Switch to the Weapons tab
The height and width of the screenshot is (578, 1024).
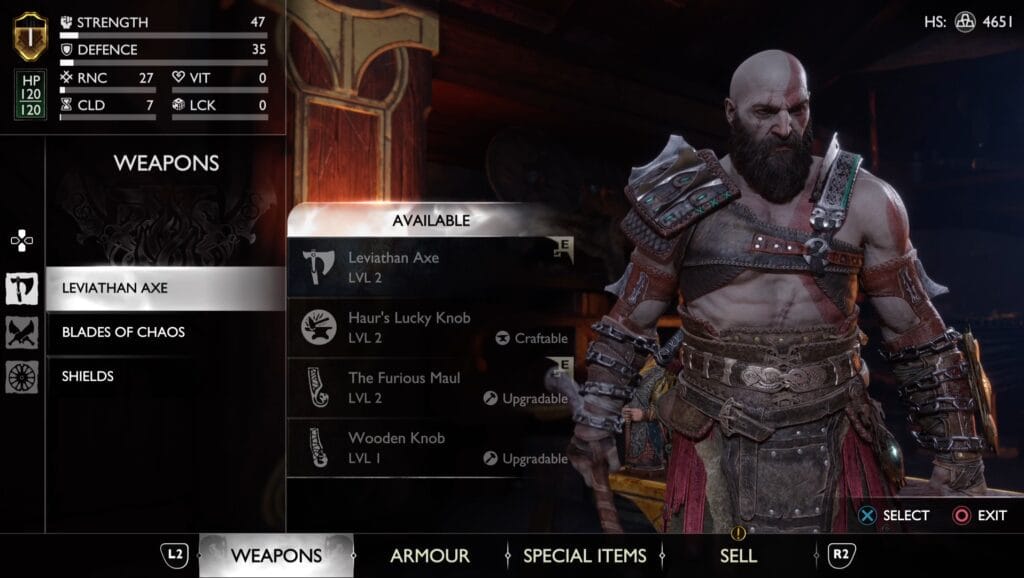point(276,556)
